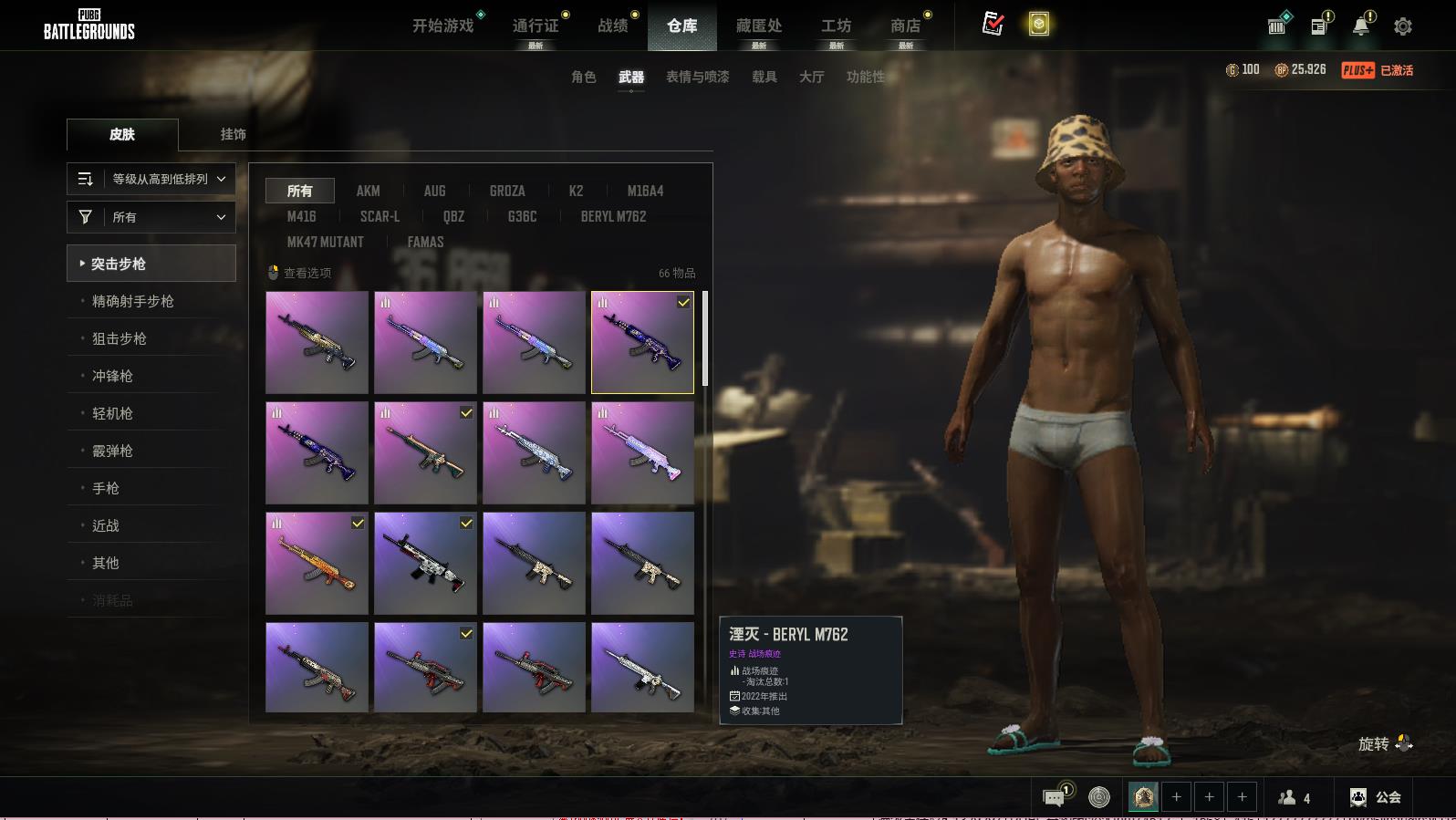Switch to the 角色 character section

coord(584,77)
